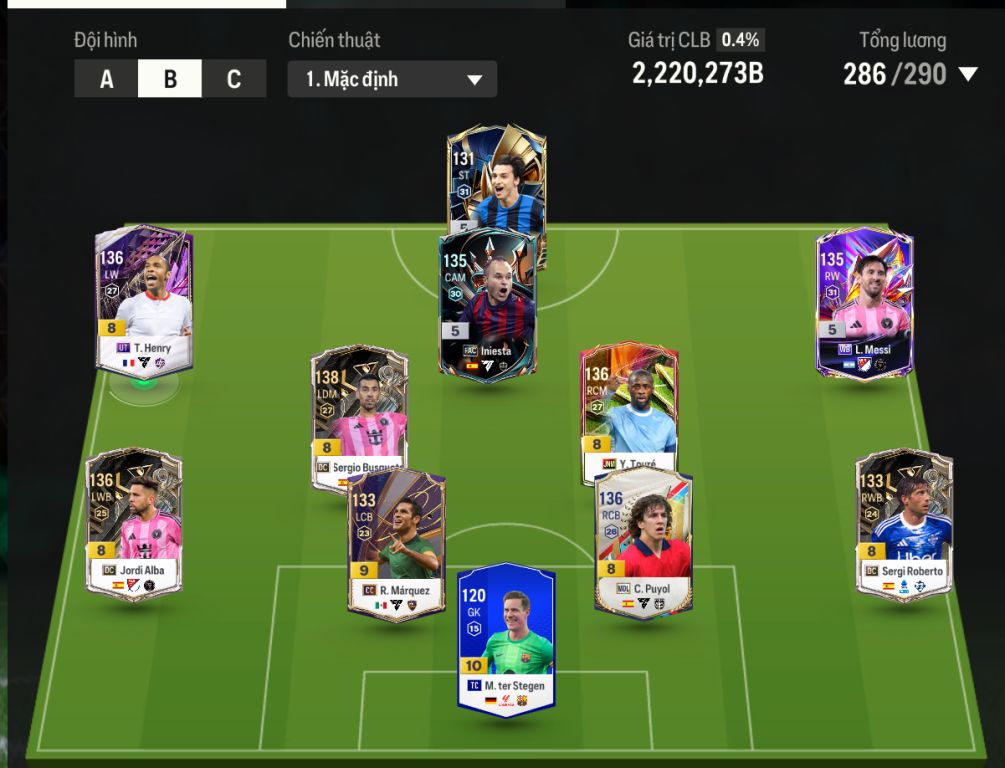
Task: Open the Chiến thuật tactics dropdown
Action: click(x=392, y=80)
